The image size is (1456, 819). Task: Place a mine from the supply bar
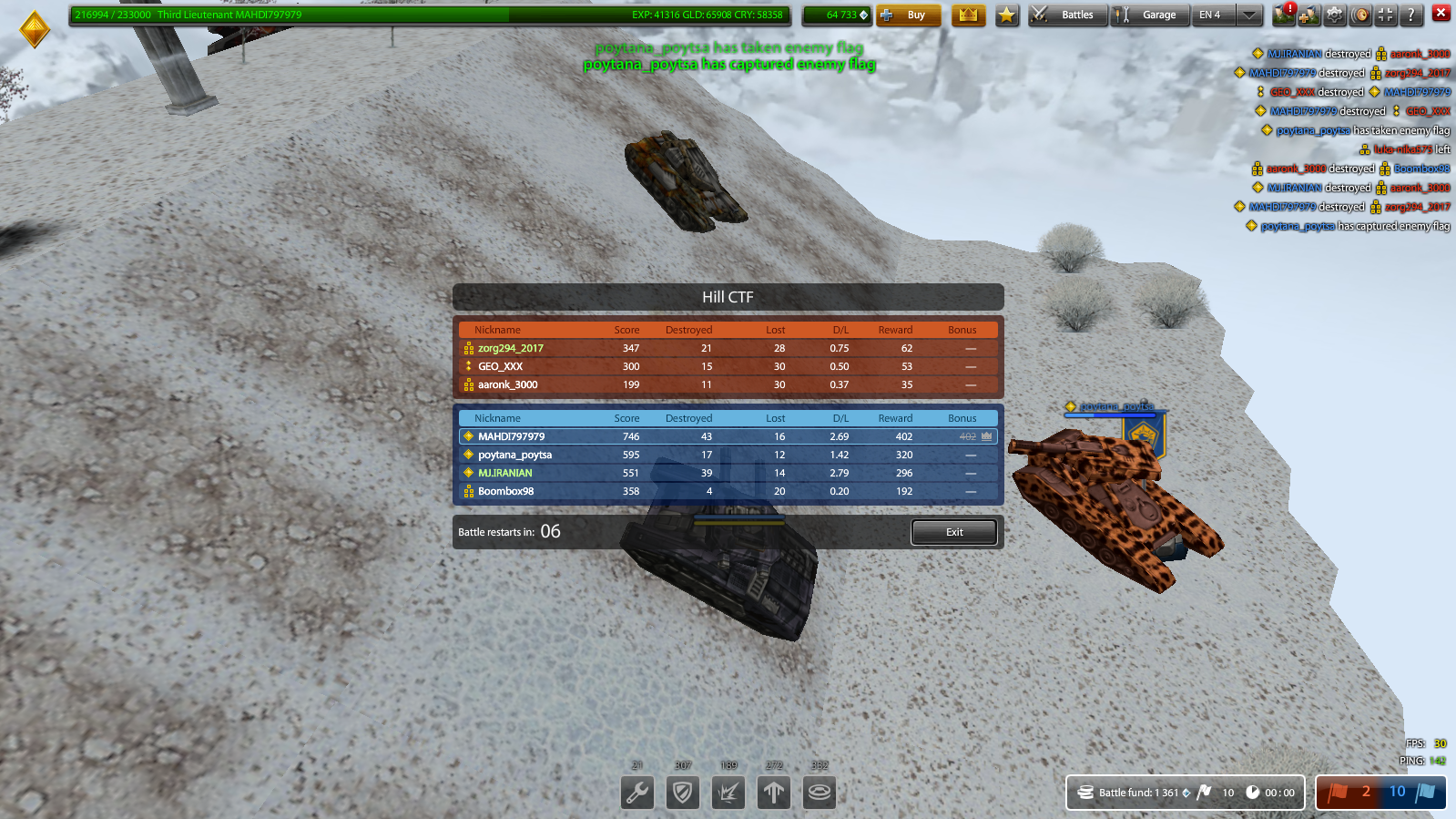819,793
